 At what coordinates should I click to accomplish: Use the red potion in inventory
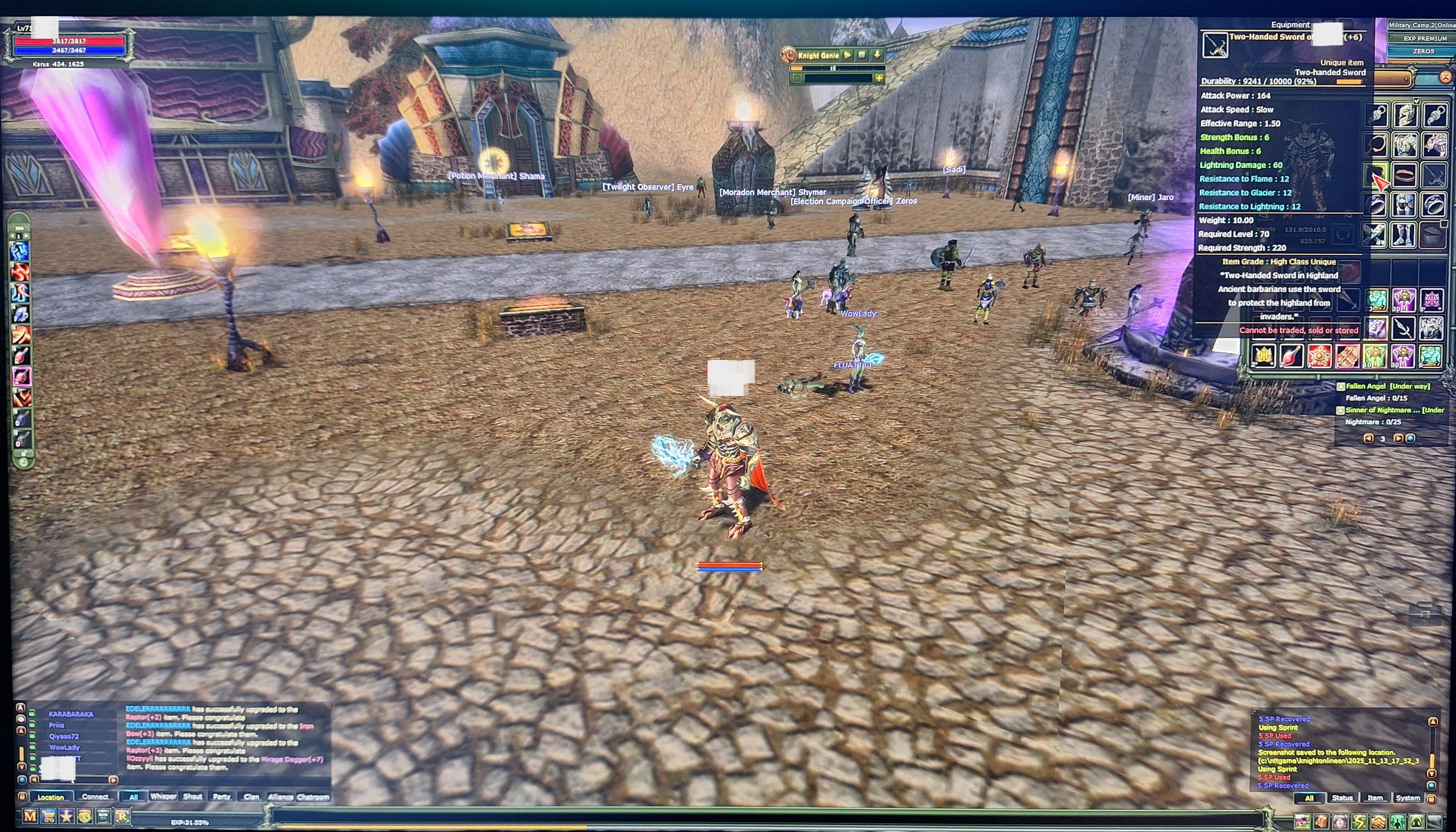[1291, 356]
